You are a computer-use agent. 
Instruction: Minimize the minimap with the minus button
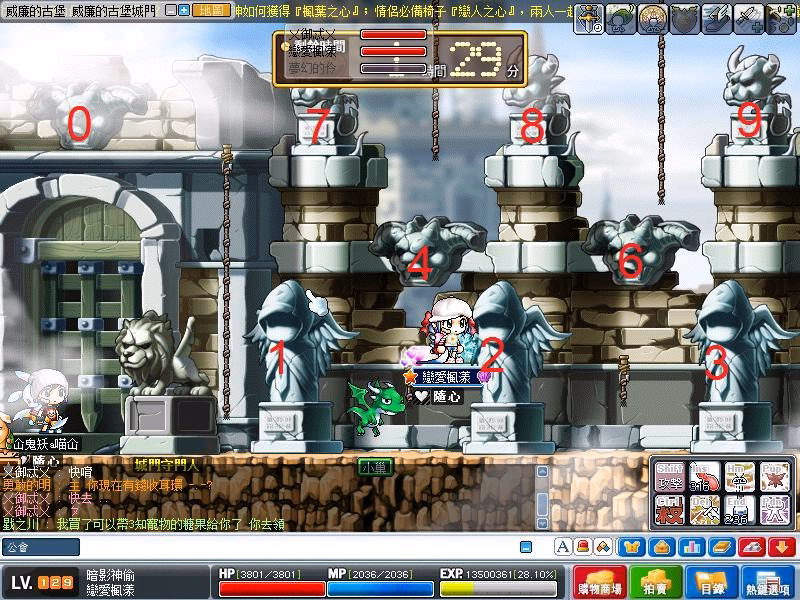(x=171, y=10)
